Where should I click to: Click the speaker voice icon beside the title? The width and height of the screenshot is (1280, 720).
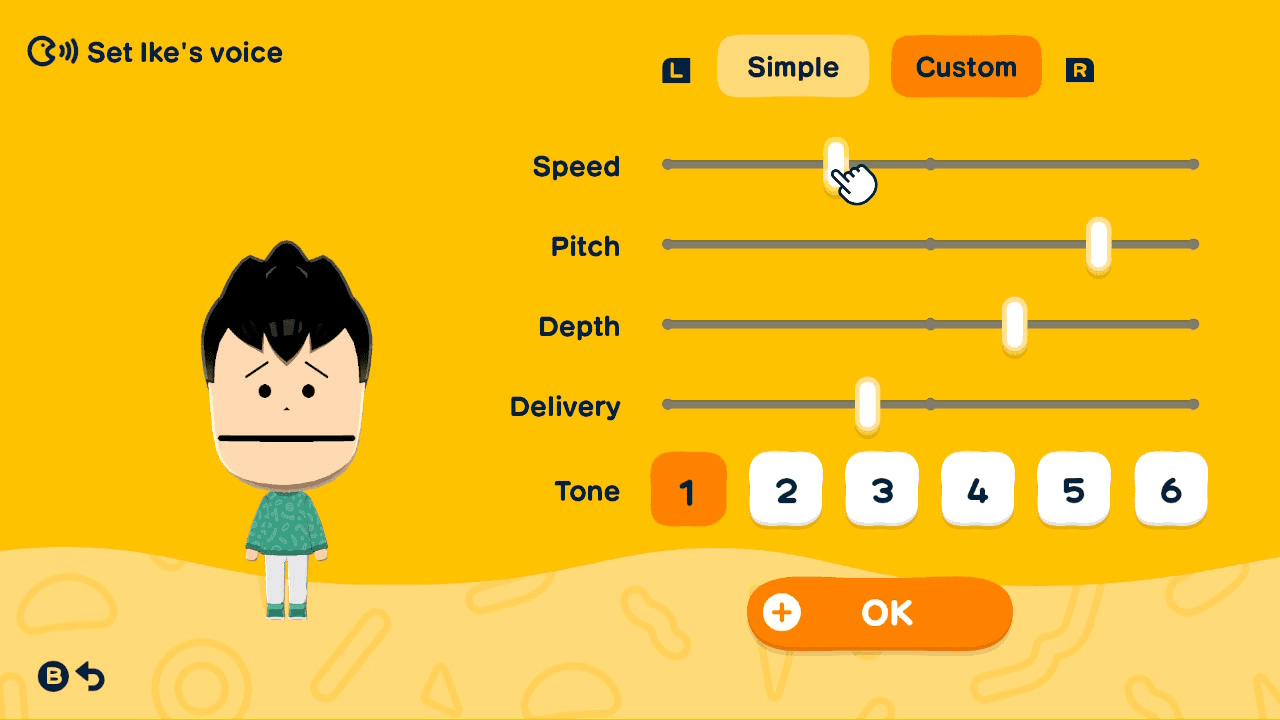49,52
